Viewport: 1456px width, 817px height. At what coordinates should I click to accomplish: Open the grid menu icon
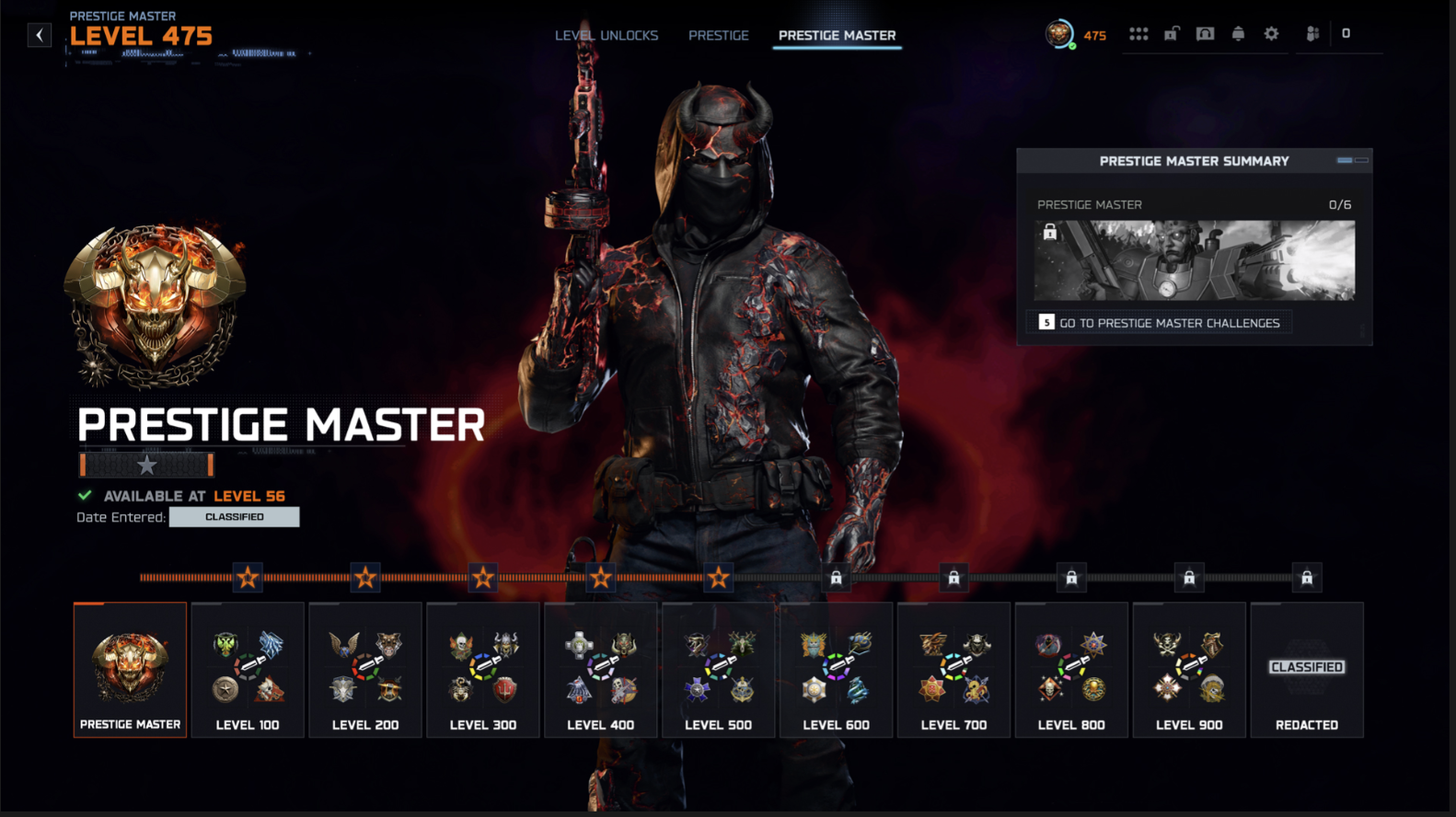coord(1138,34)
